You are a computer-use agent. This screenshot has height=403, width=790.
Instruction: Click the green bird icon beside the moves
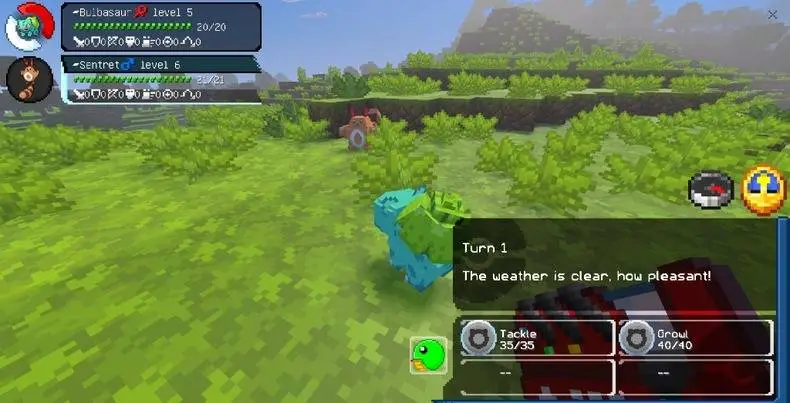pyautogui.click(x=427, y=355)
